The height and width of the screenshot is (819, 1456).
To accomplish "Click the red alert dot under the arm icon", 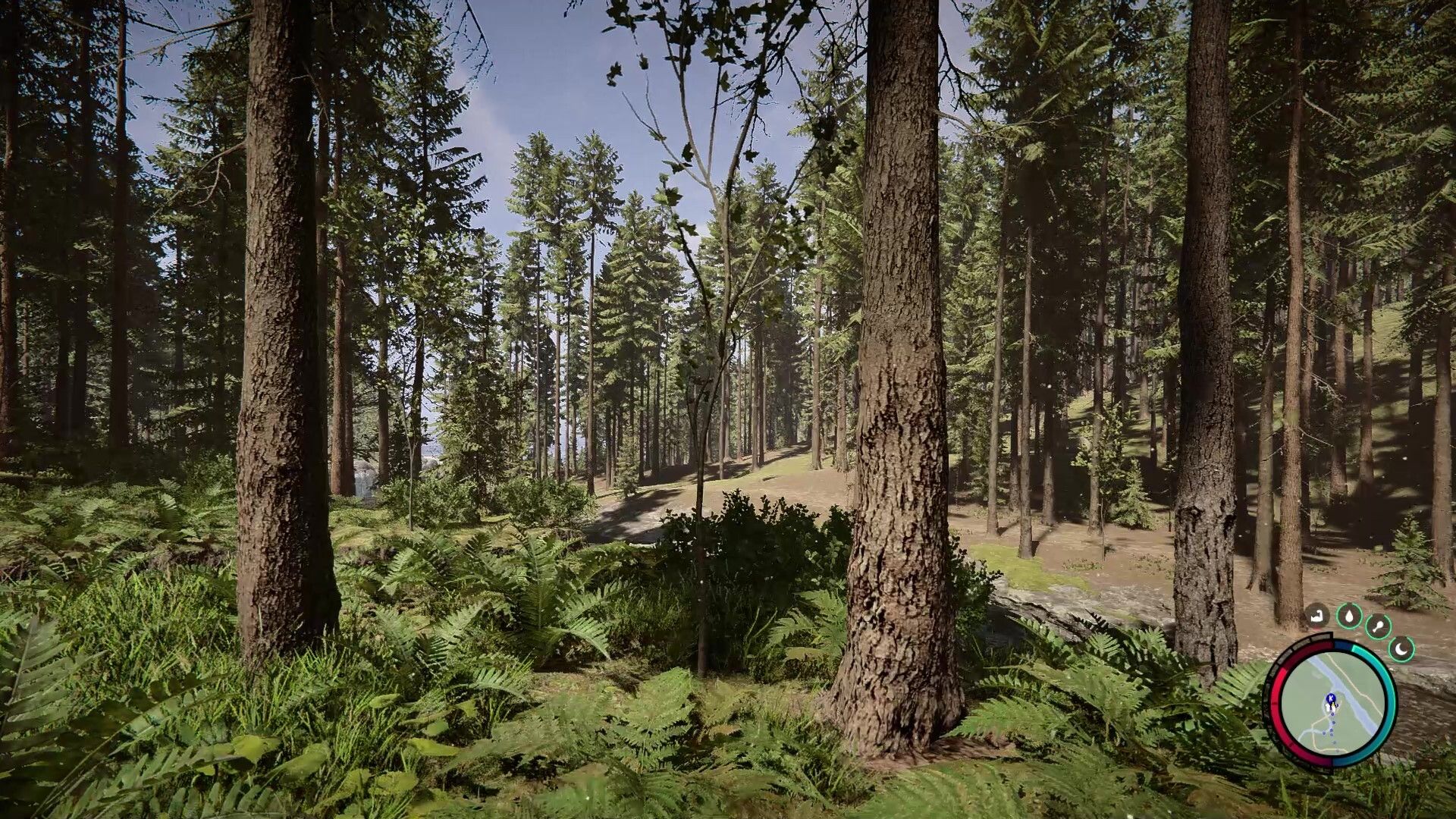I will (1316, 629).
